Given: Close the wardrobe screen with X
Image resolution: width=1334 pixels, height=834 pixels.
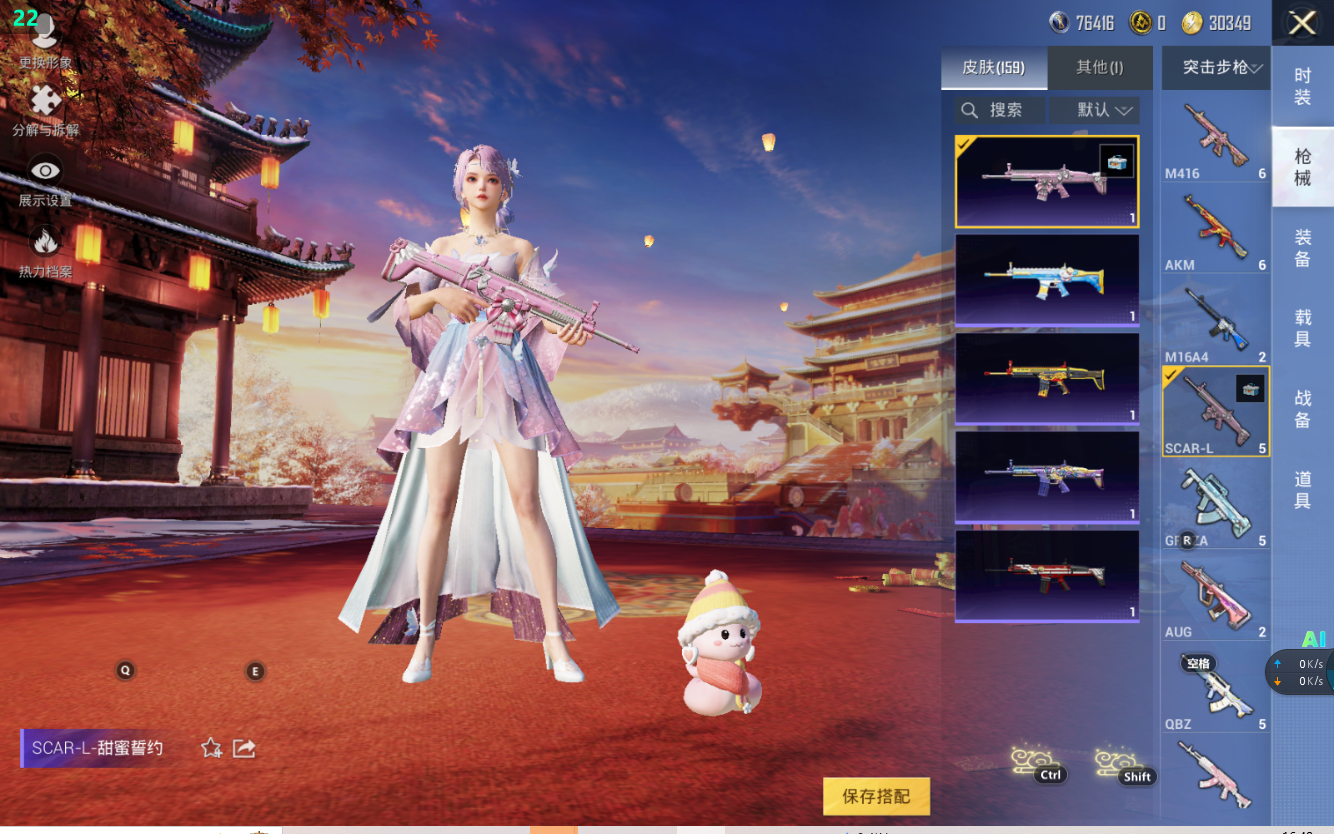Looking at the screenshot, I should tap(1302, 23).
